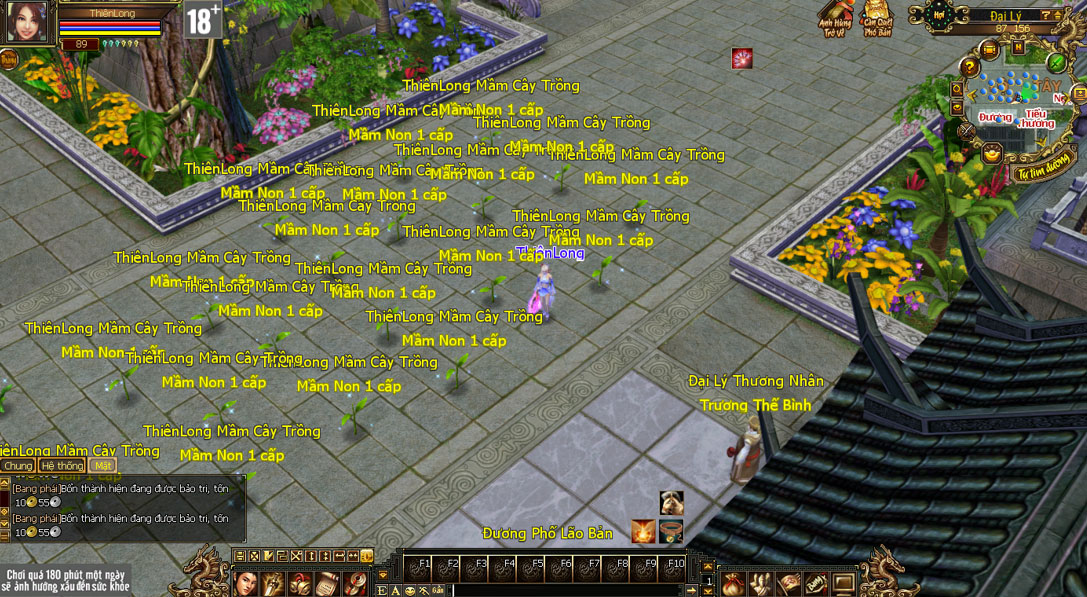Select the Mật chat tab
The width and height of the screenshot is (1087, 597).
click(x=102, y=465)
